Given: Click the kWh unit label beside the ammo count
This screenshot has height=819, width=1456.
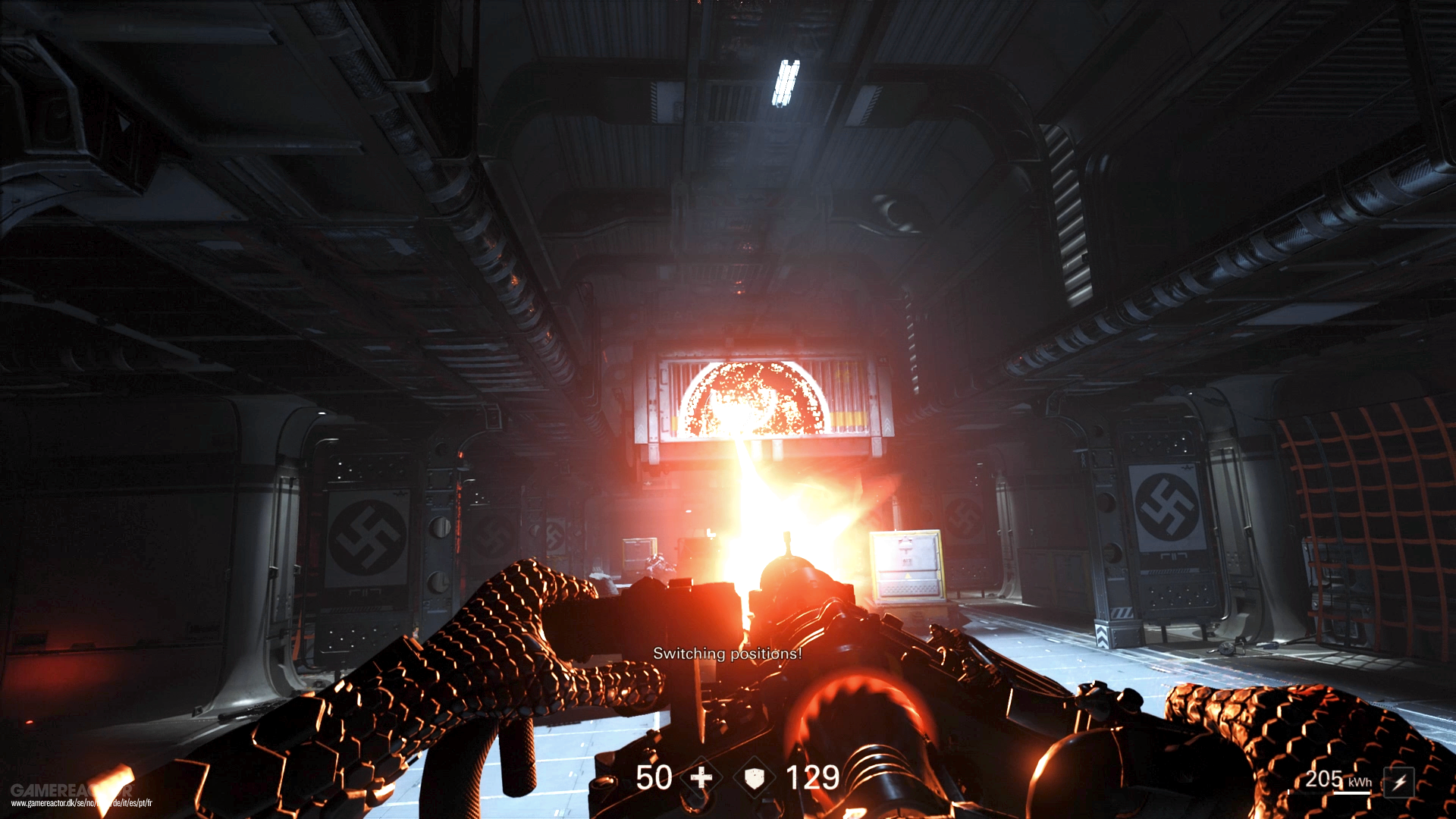Looking at the screenshot, I should tap(1360, 783).
